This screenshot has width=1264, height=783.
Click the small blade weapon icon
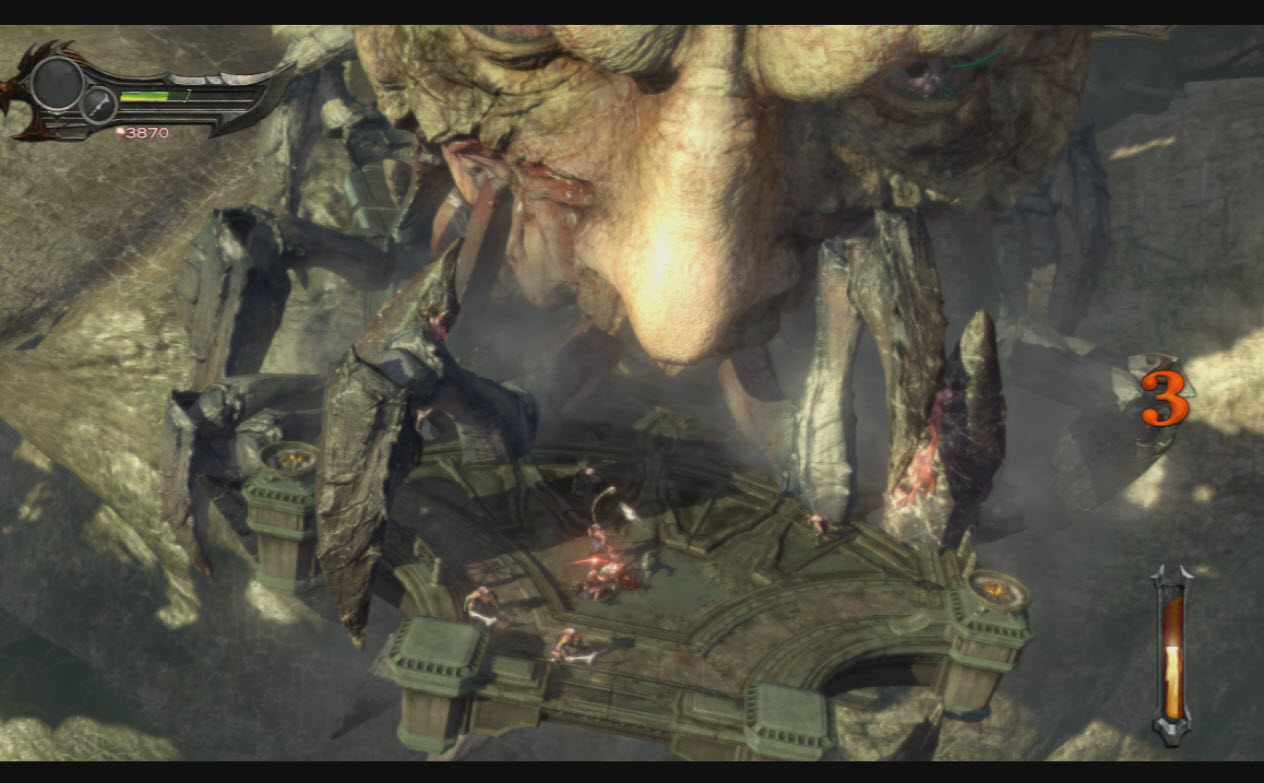98,105
